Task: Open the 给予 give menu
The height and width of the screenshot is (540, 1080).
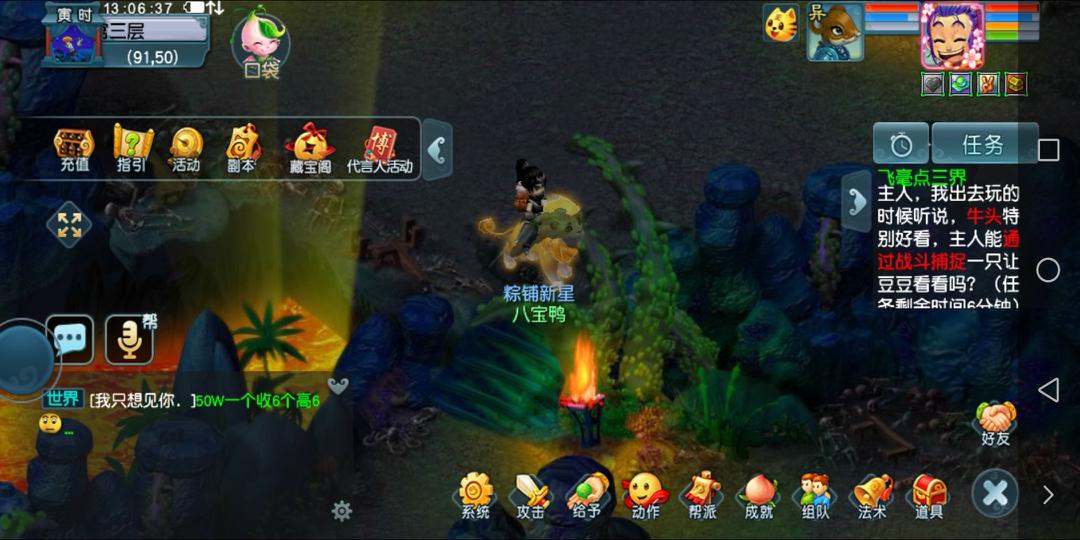Action: pos(588,496)
